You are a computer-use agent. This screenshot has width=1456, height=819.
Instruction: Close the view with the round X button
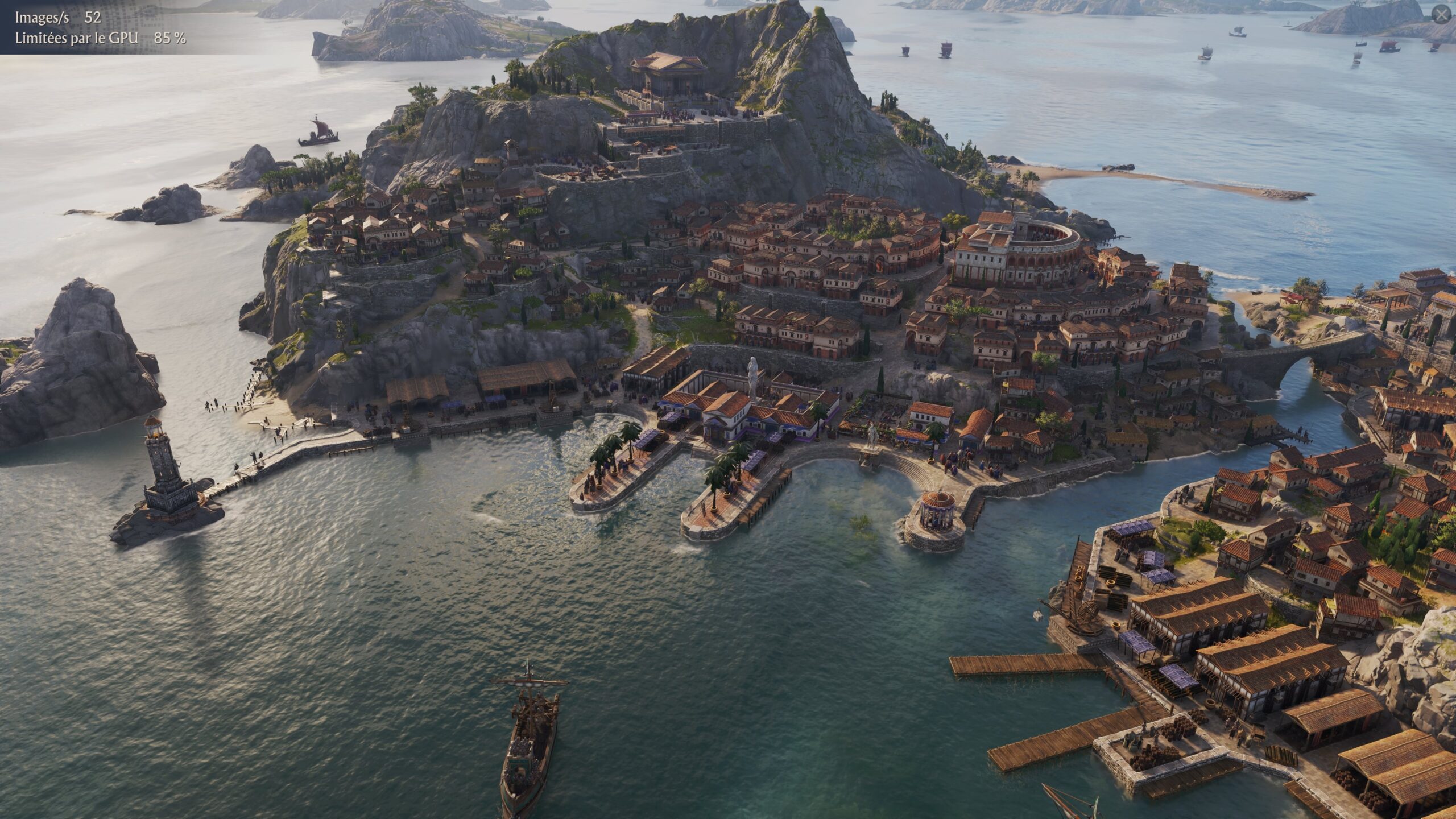click(1441, 15)
